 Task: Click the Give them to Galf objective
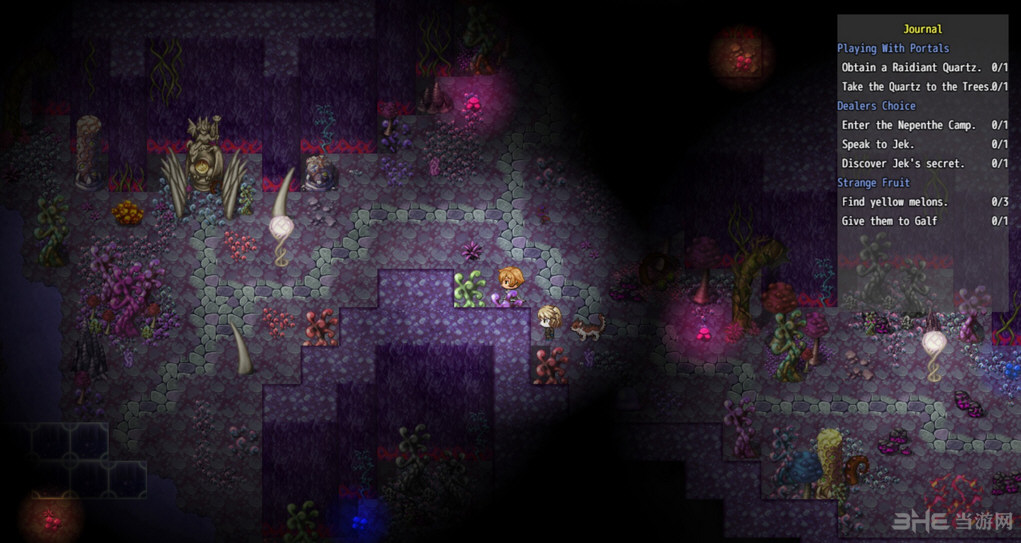889,221
